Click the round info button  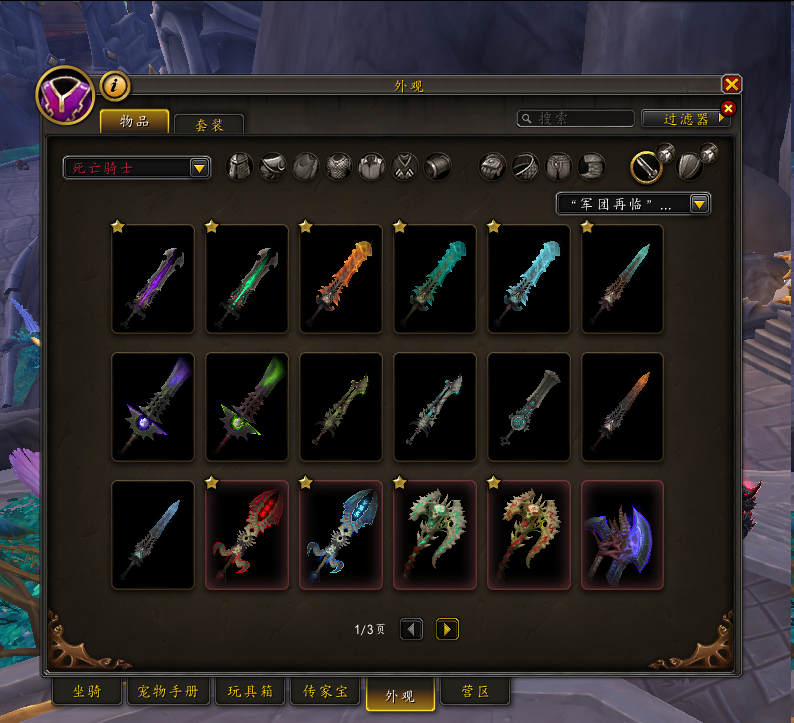click(115, 86)
